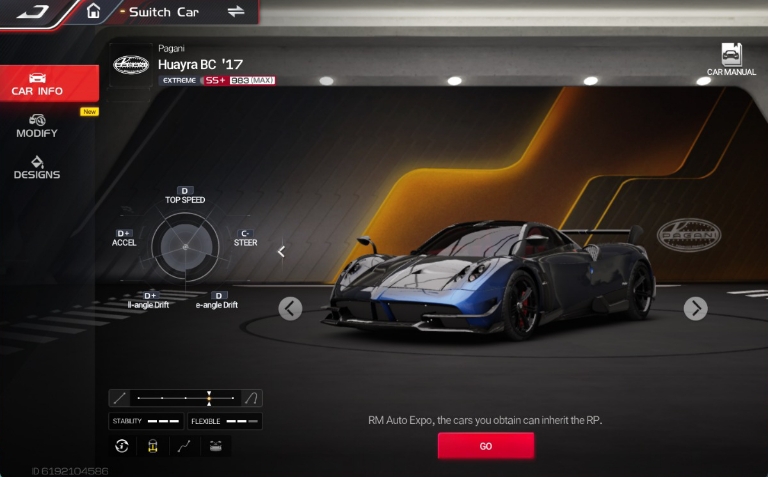
Task: Select the curved-line preset icon
Action: point(252,398)
